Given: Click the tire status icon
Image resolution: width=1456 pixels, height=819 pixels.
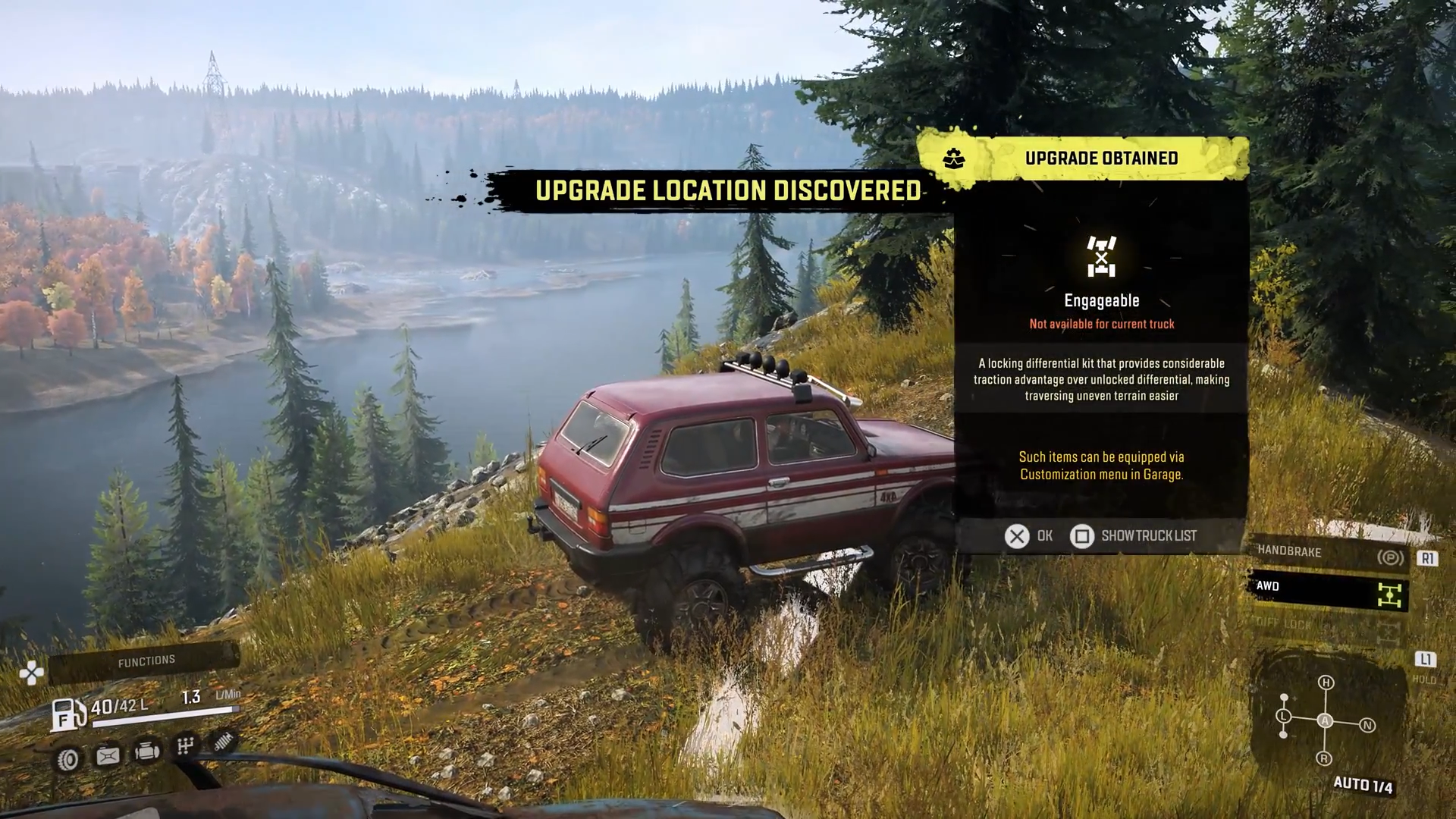Looking at the screenshot, I should click(x=68, y=759).
